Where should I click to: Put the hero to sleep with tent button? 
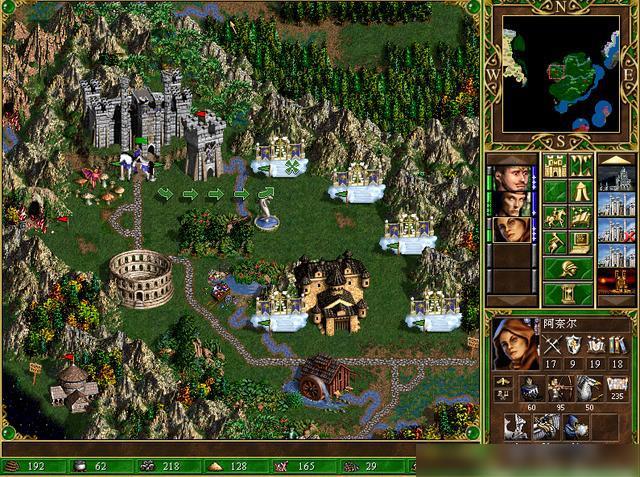point(581,191)
